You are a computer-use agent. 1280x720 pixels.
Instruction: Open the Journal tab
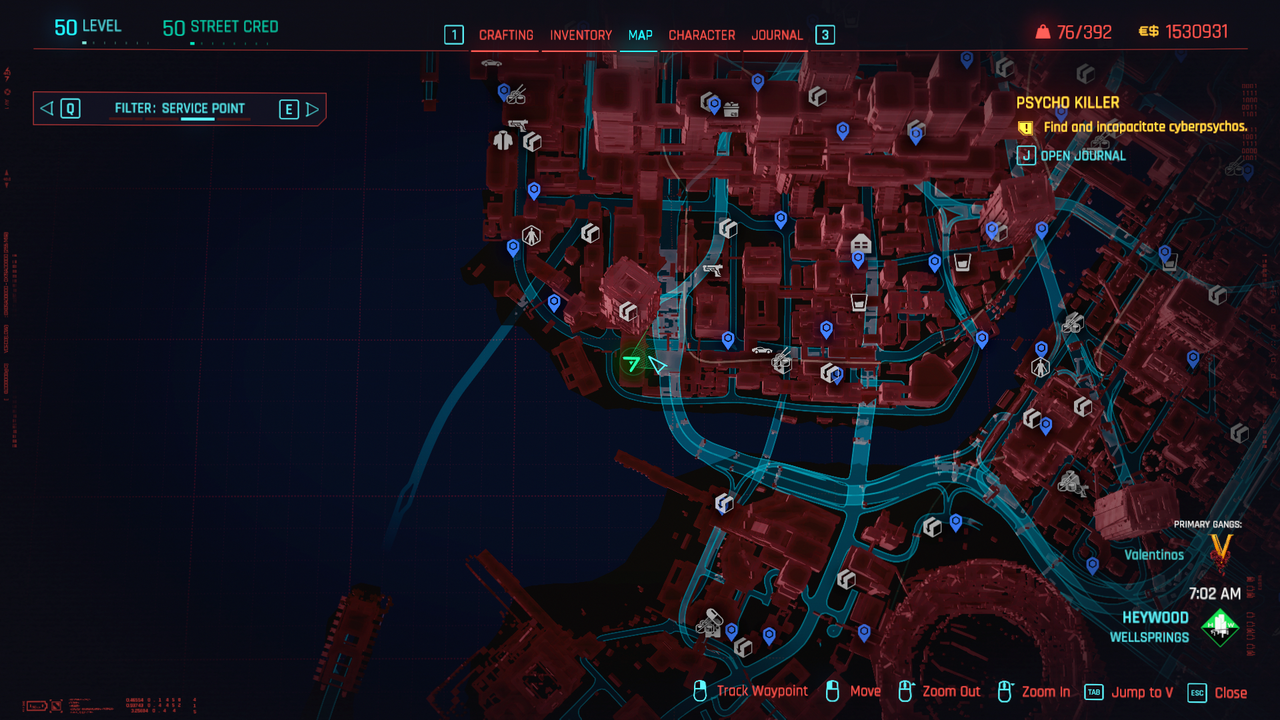coord(777,35)
